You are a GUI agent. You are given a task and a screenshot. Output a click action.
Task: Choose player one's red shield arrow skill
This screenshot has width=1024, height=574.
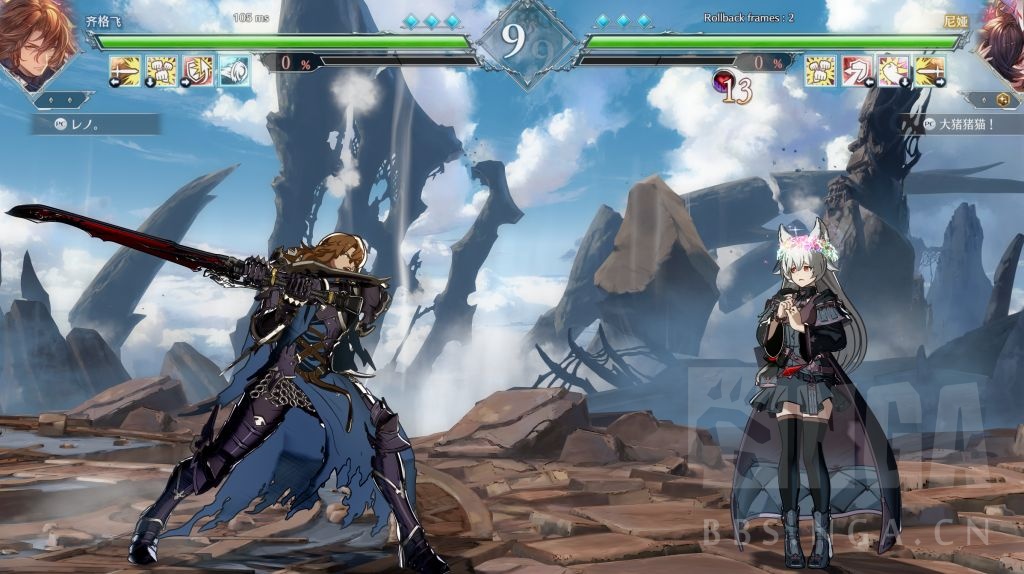[x=198, y=70]
